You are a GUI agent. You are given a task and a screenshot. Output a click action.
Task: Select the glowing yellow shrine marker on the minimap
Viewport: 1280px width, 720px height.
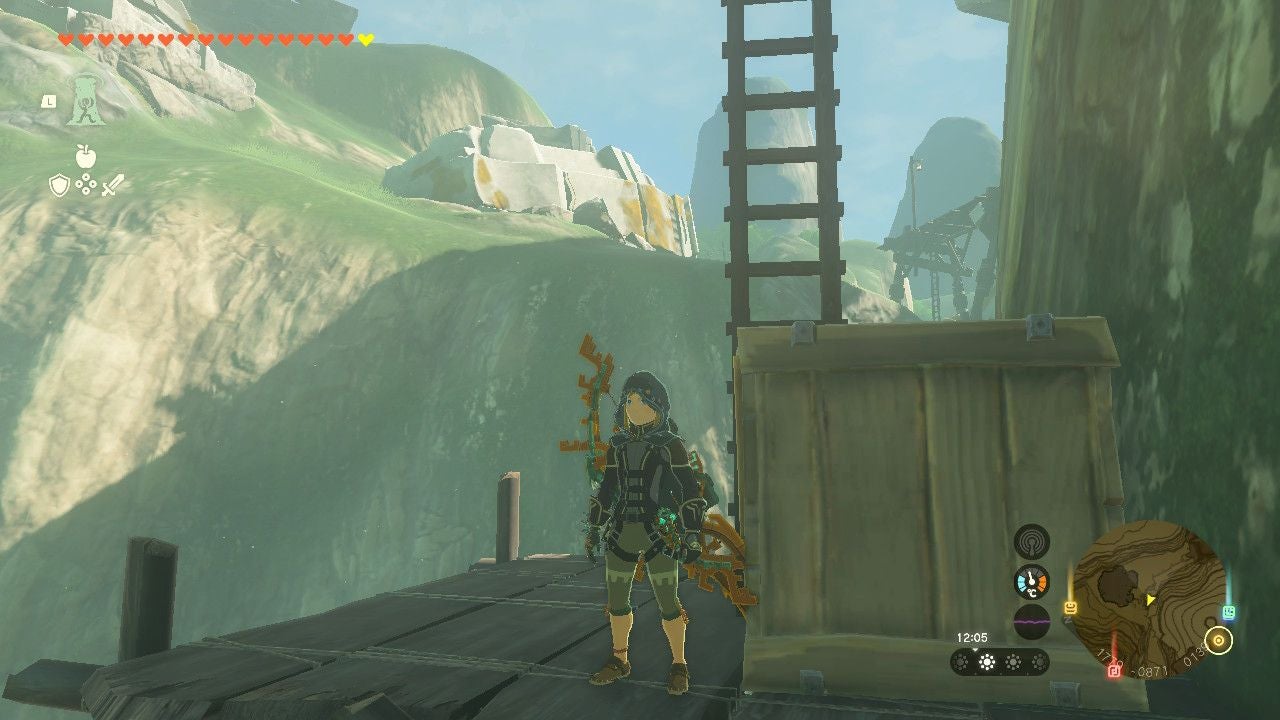(1219, 640)
